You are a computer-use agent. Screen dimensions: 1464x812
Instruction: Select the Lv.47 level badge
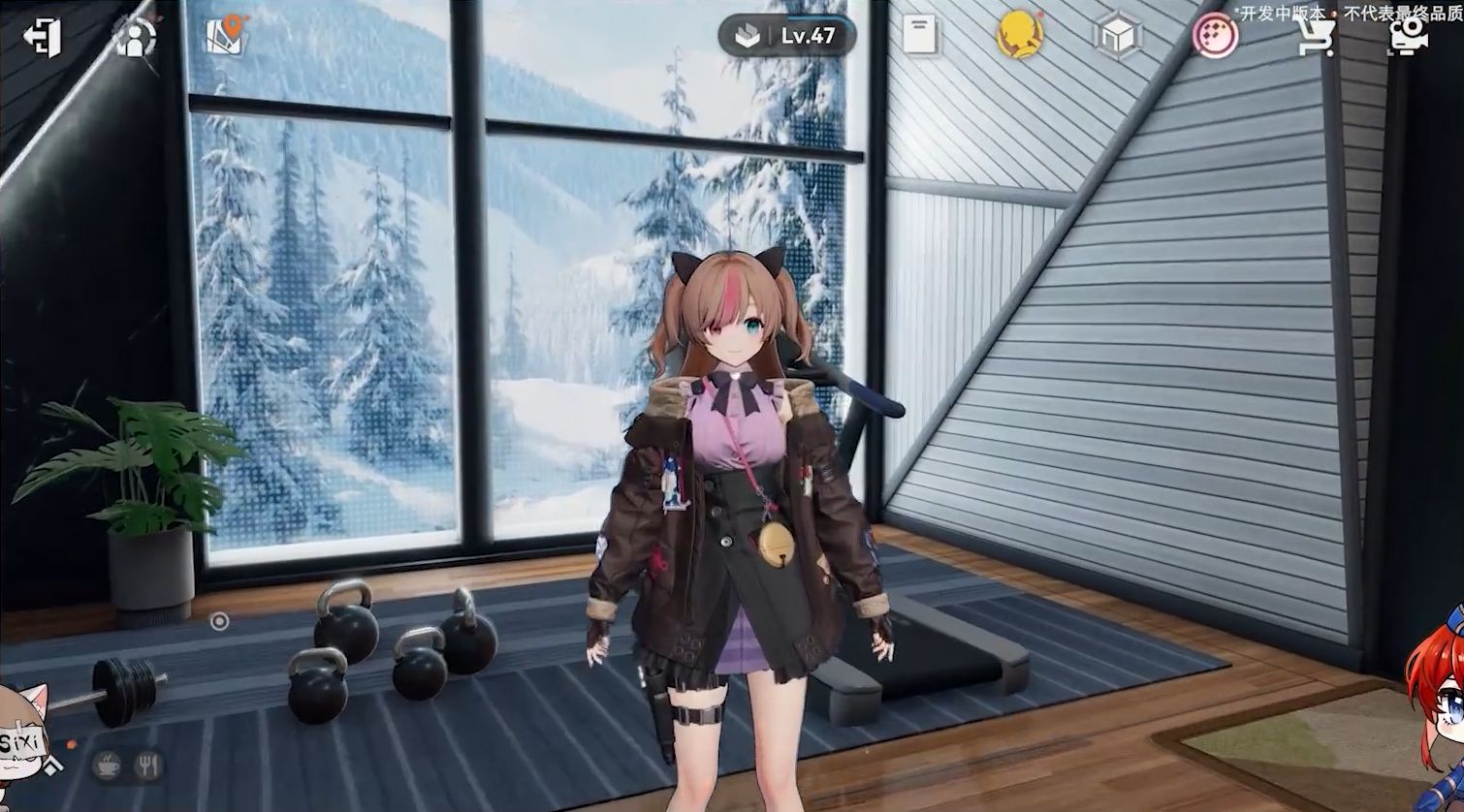click(x=786, y=37)
